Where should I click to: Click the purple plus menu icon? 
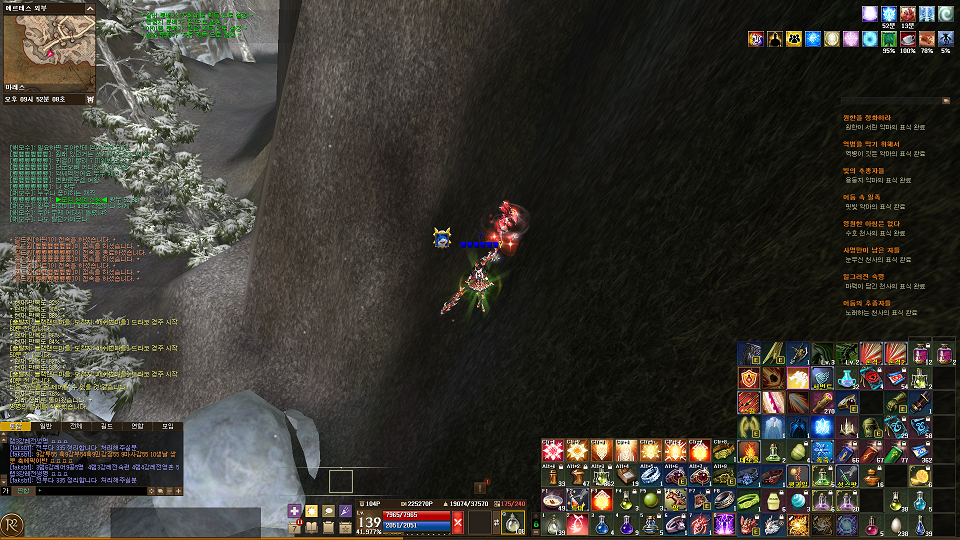pos(295,511)
